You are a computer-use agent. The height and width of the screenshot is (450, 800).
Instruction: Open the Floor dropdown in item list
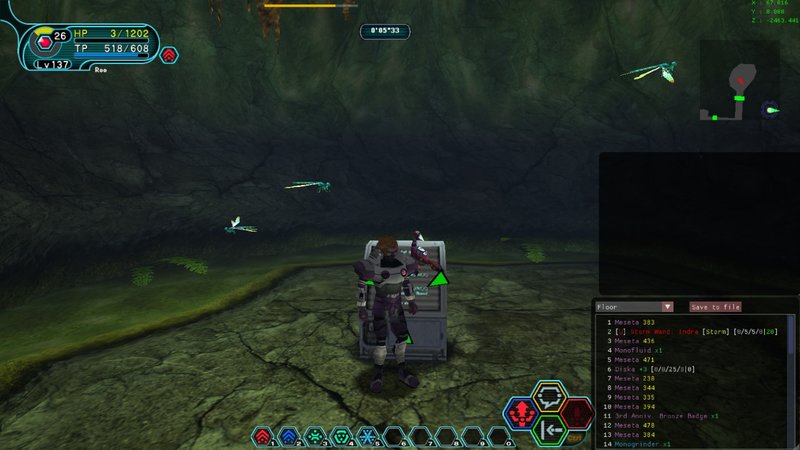coord(634,307)
